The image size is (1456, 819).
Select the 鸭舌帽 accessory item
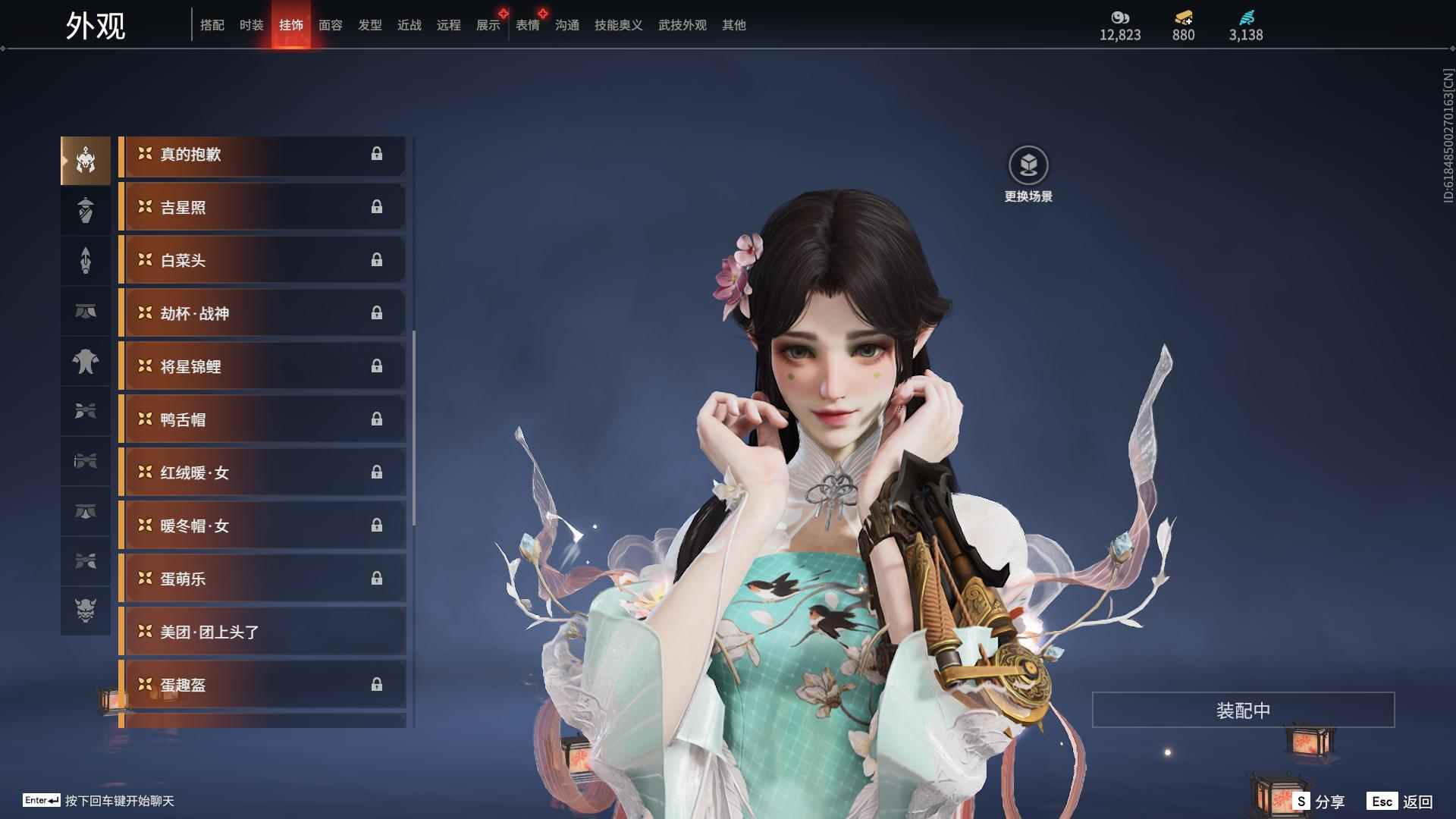coord(262,419)
